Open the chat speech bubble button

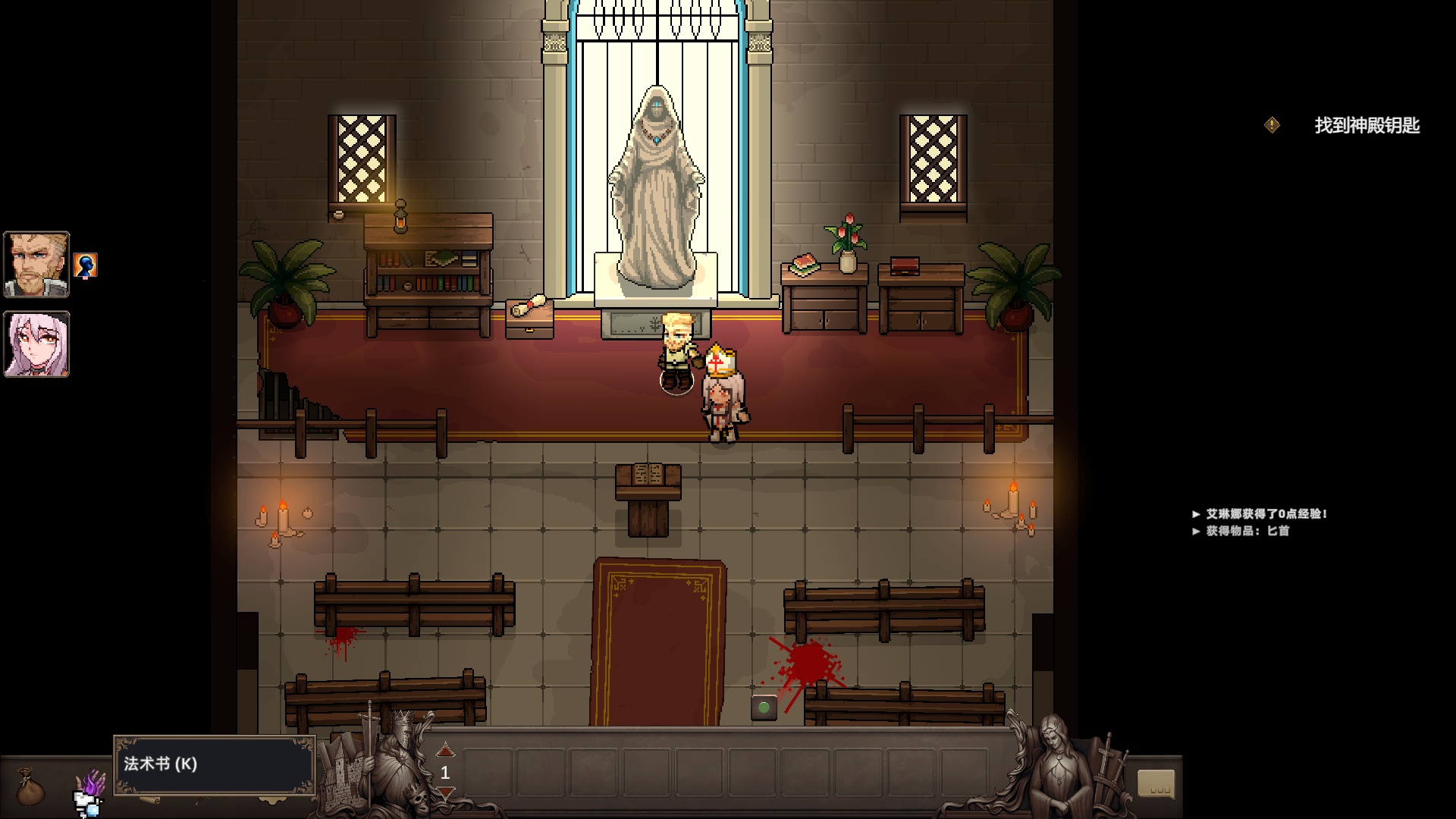(1156, 784)
